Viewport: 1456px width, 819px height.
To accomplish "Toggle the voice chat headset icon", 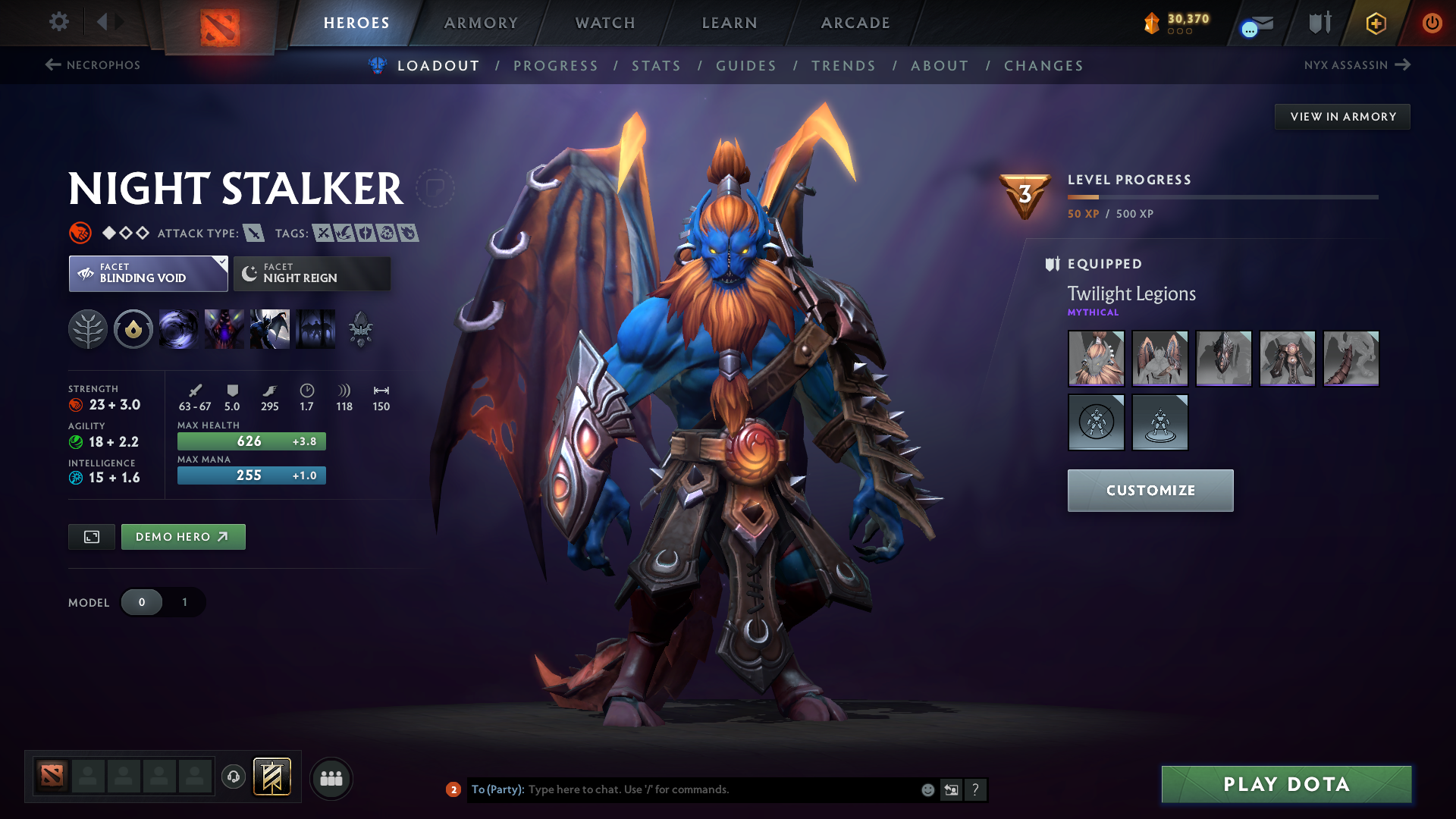I will click(233, 778).
